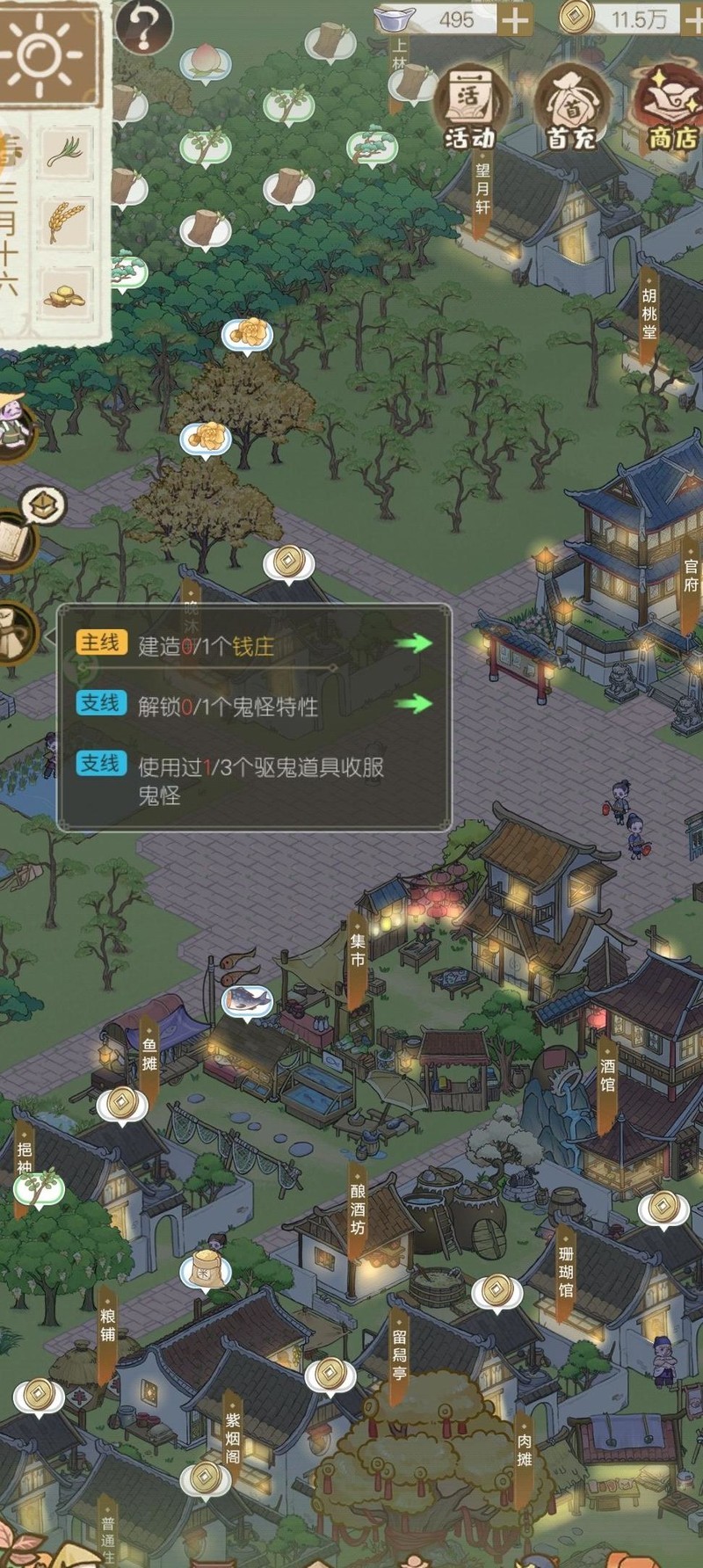Open the 首充 first recharge offer
This screenshot has height=1568, width=703.
[x=571, y=107]
